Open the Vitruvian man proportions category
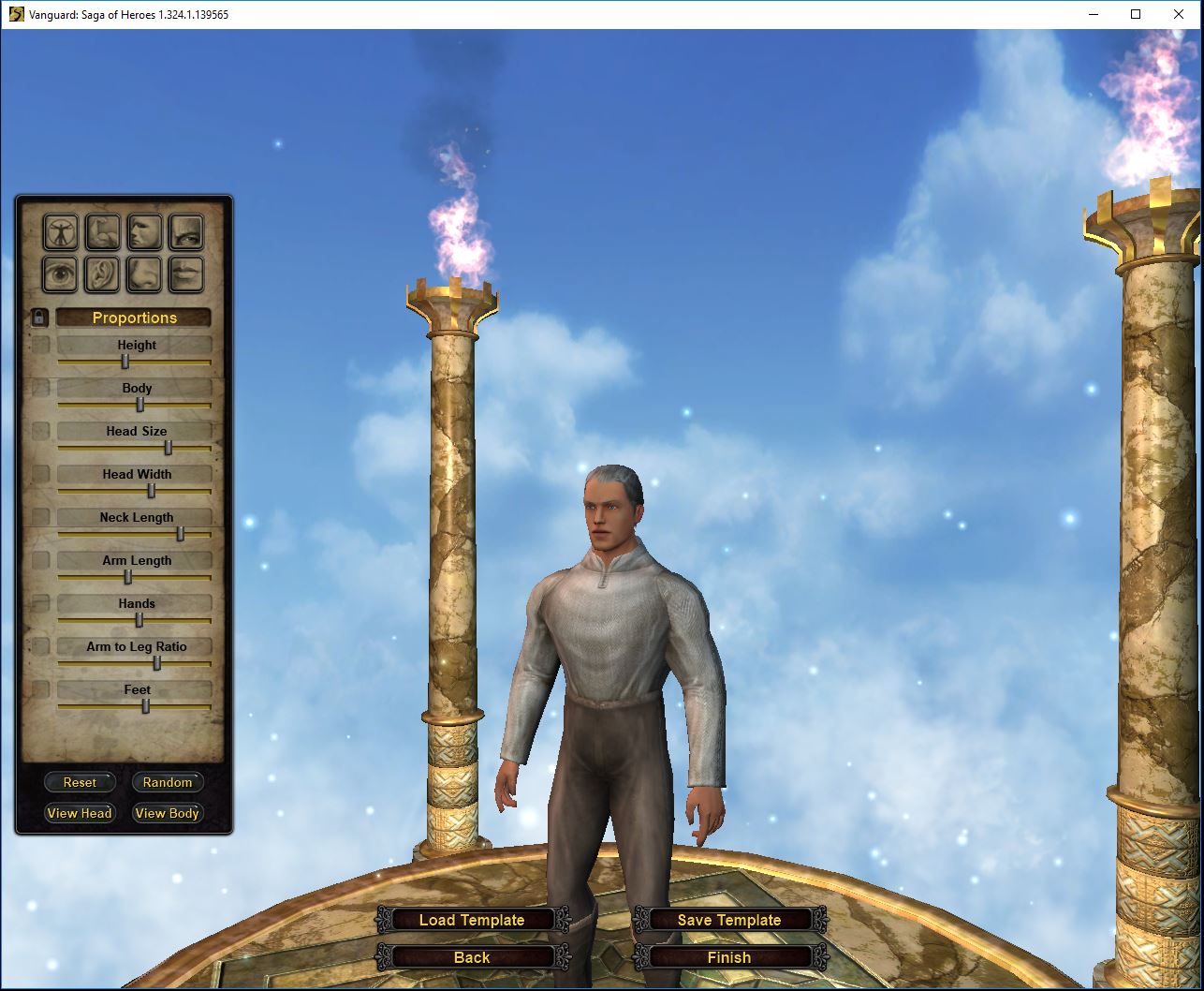Screen dimensions: 1204x991 click(x=61, y=232)
